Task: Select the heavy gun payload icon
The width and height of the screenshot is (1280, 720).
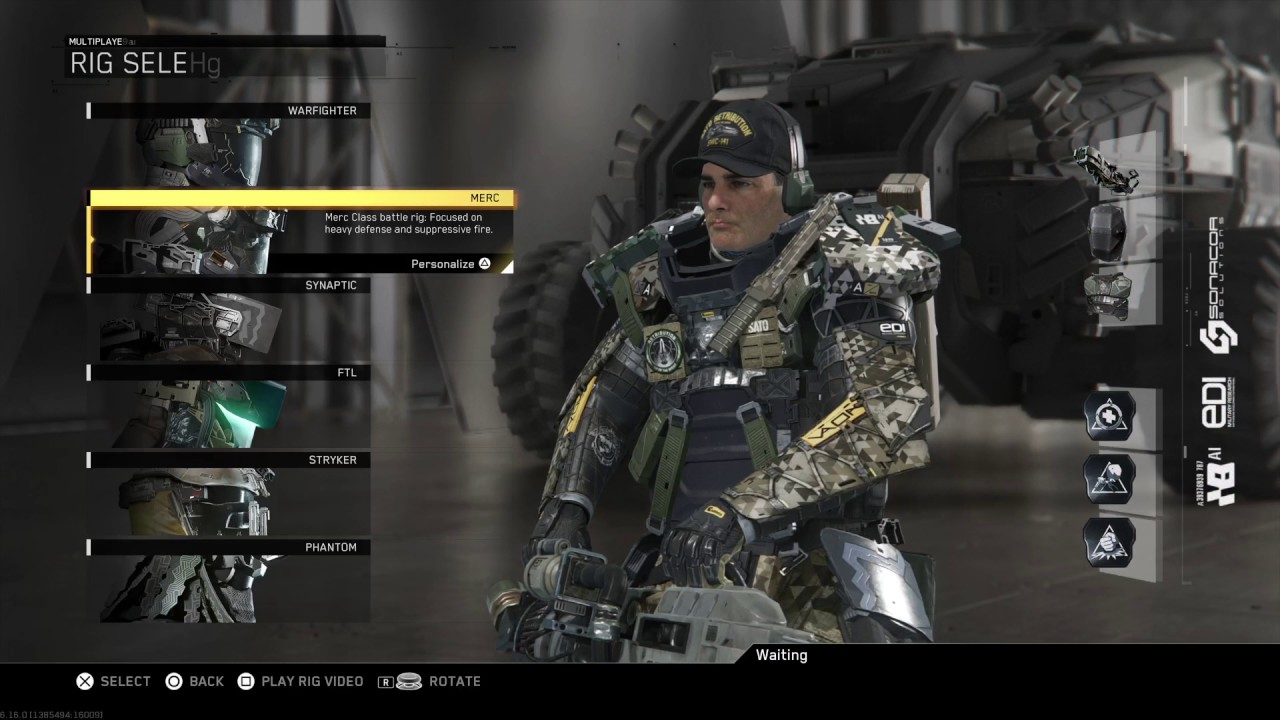Action: [1107, 170]
